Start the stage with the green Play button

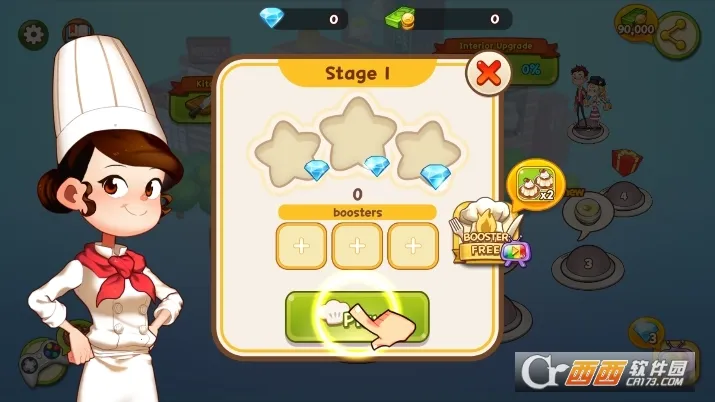point(357,318)
